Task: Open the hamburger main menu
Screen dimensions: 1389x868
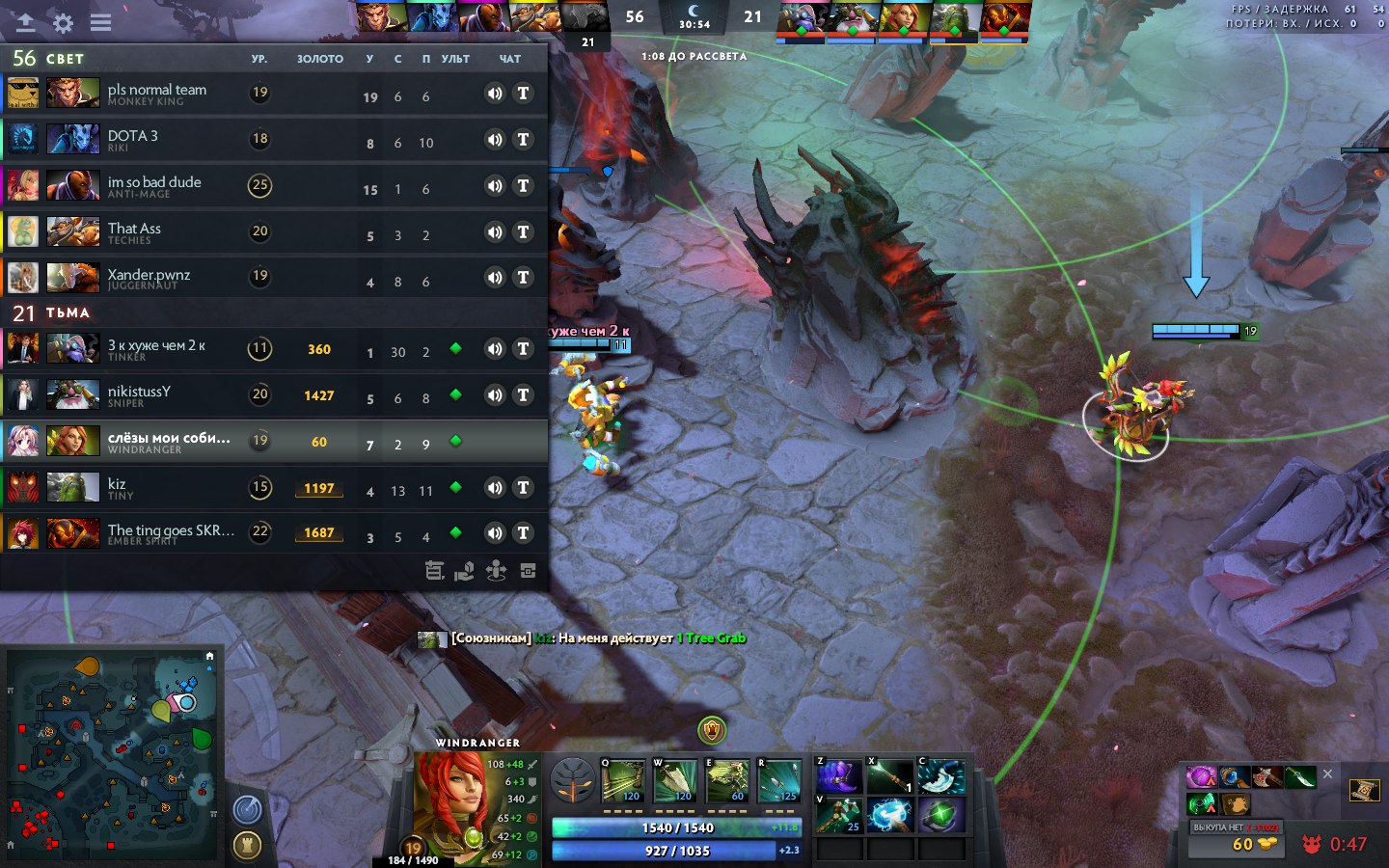Action: click(x=100, y=22)
